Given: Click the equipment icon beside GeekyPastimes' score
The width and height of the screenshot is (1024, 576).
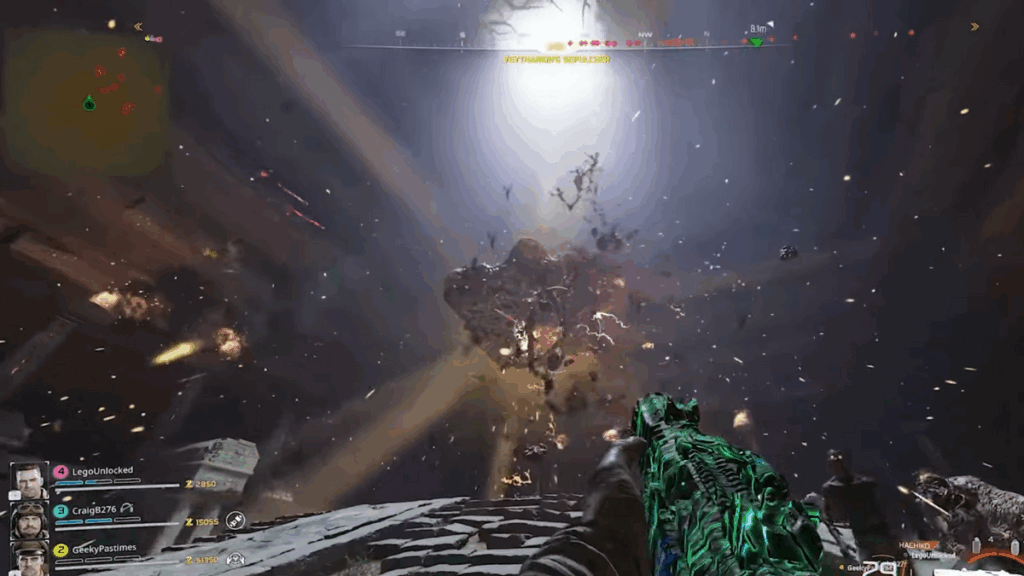Looking at the screenshot, I should (235, 559).
